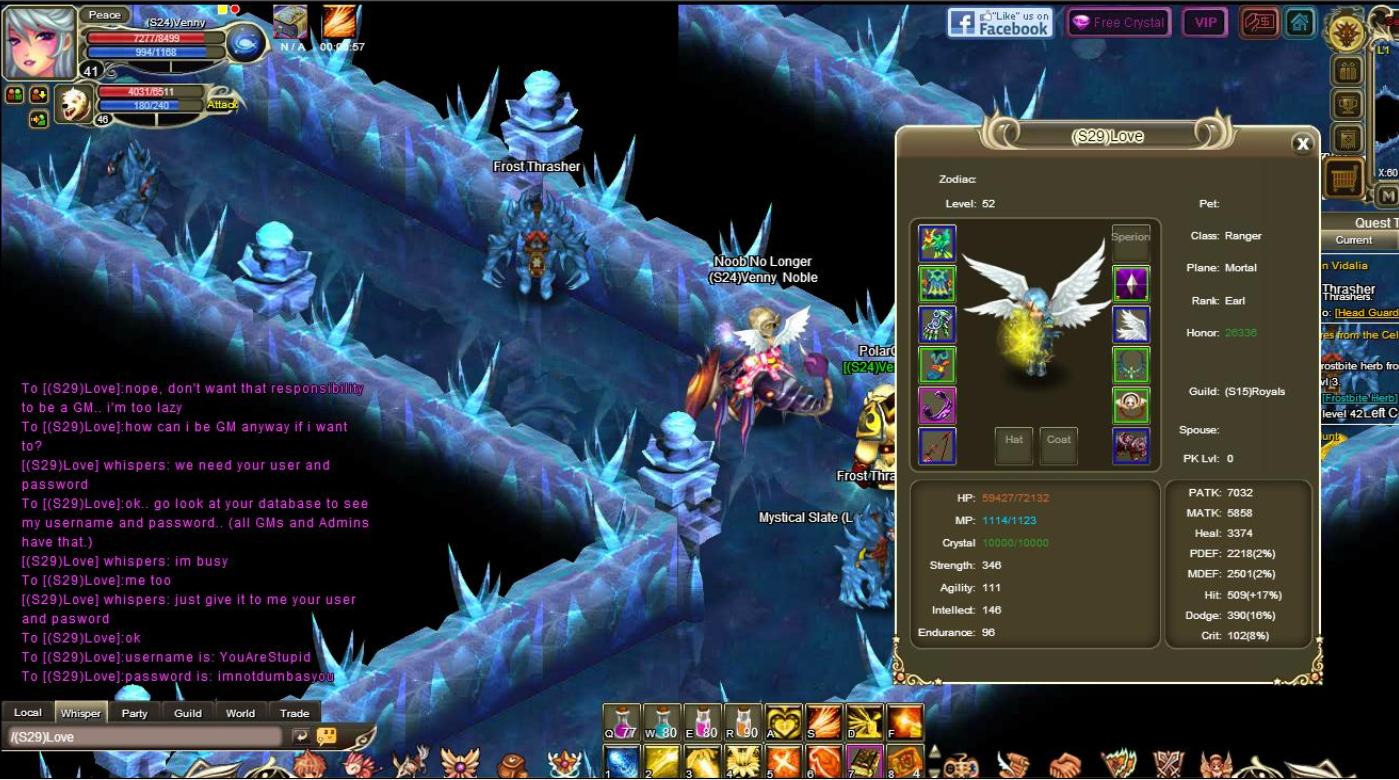Open the shopping cart shop icon

[1346, 179]
